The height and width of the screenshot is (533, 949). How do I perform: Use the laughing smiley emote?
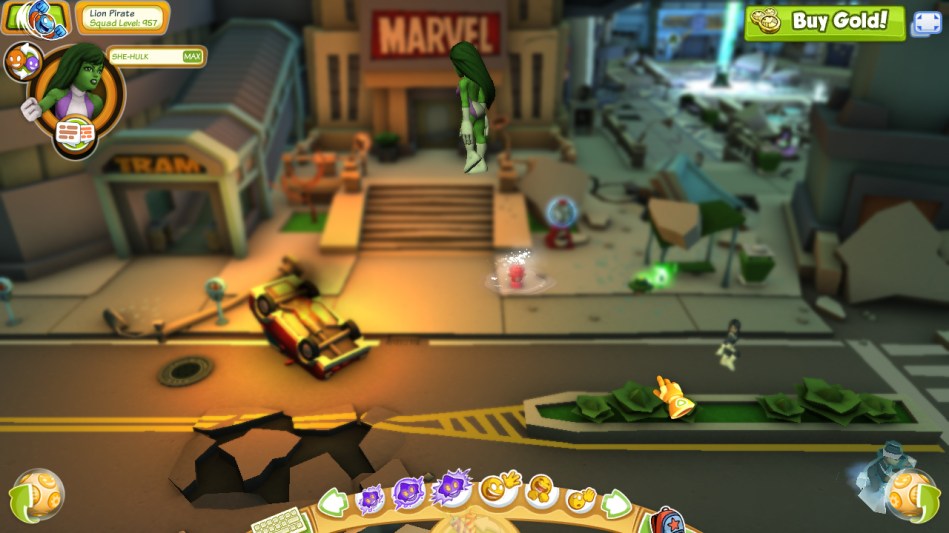click(x=542, y=491)
